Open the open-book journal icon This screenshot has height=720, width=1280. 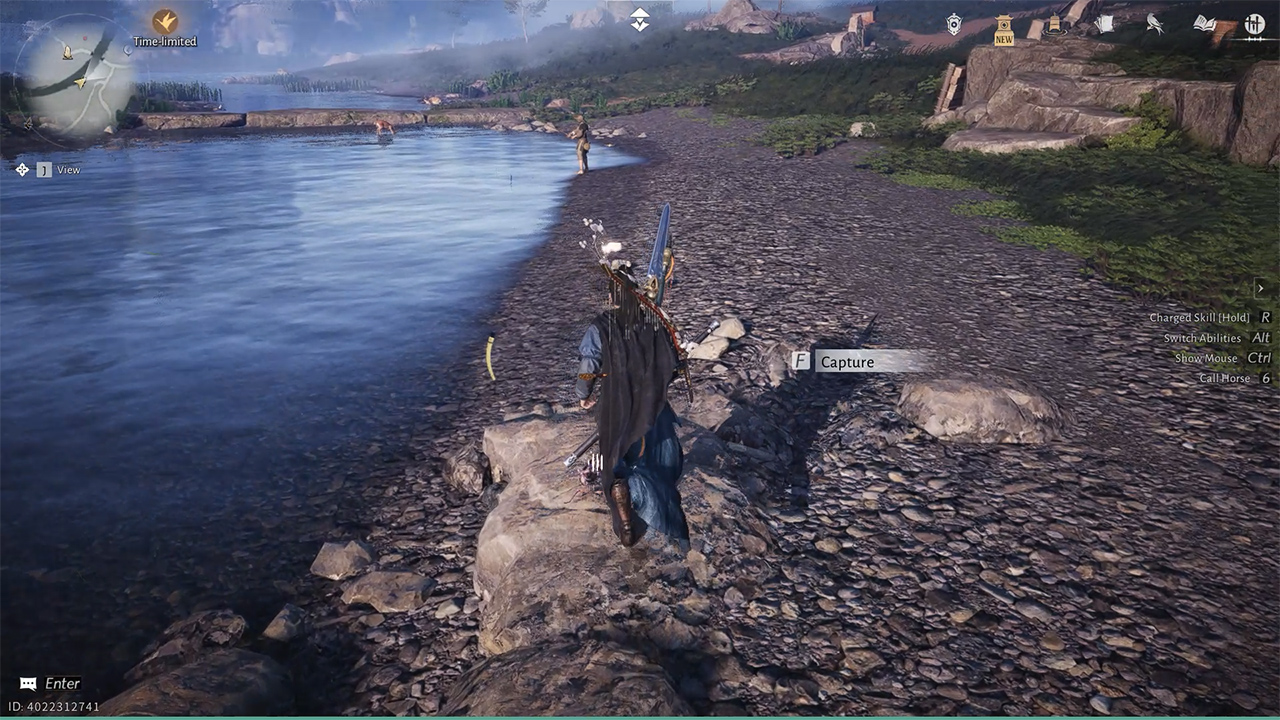(x=1205, y=24)
